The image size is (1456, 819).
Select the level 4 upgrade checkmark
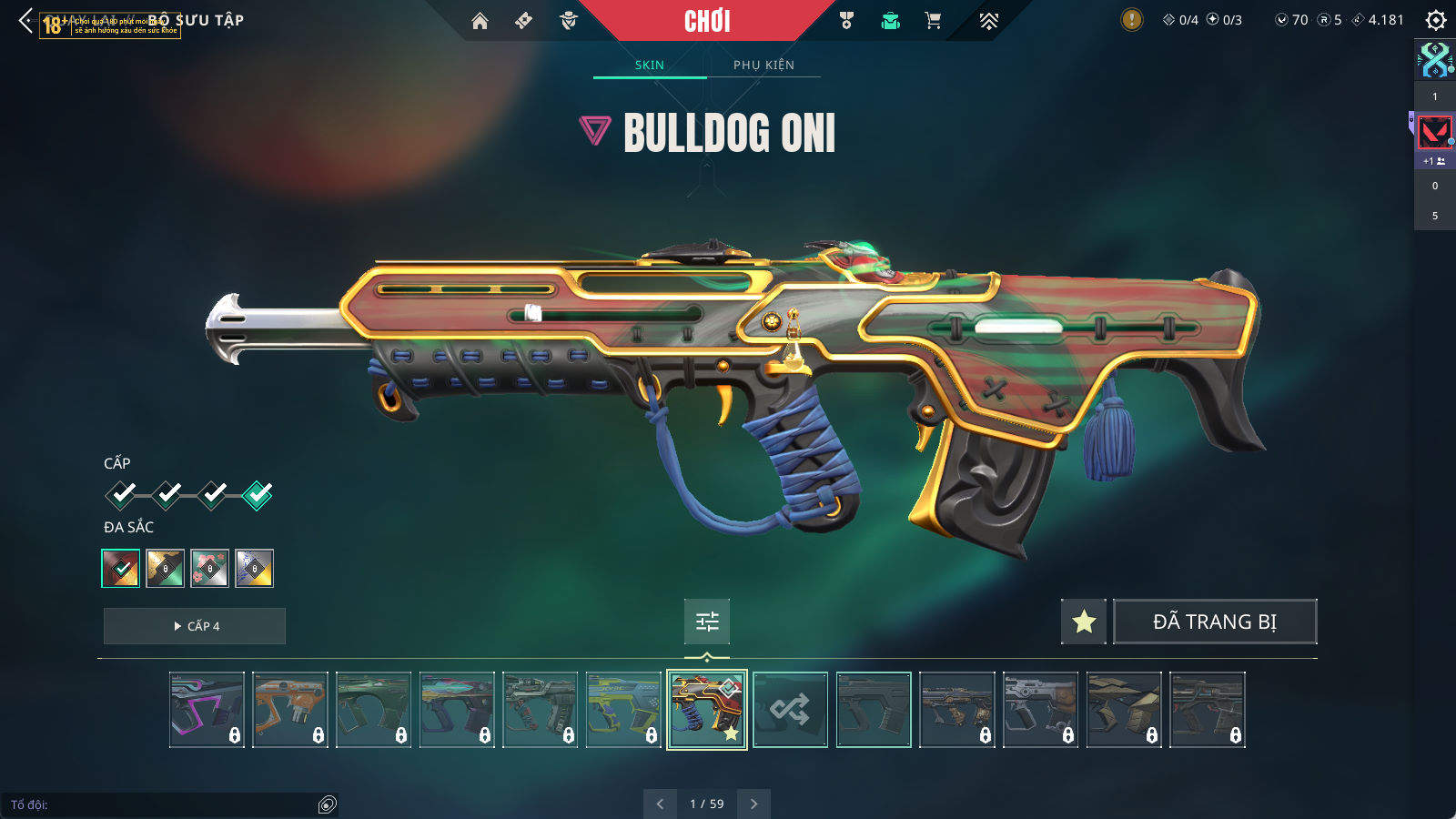point(258,495)
